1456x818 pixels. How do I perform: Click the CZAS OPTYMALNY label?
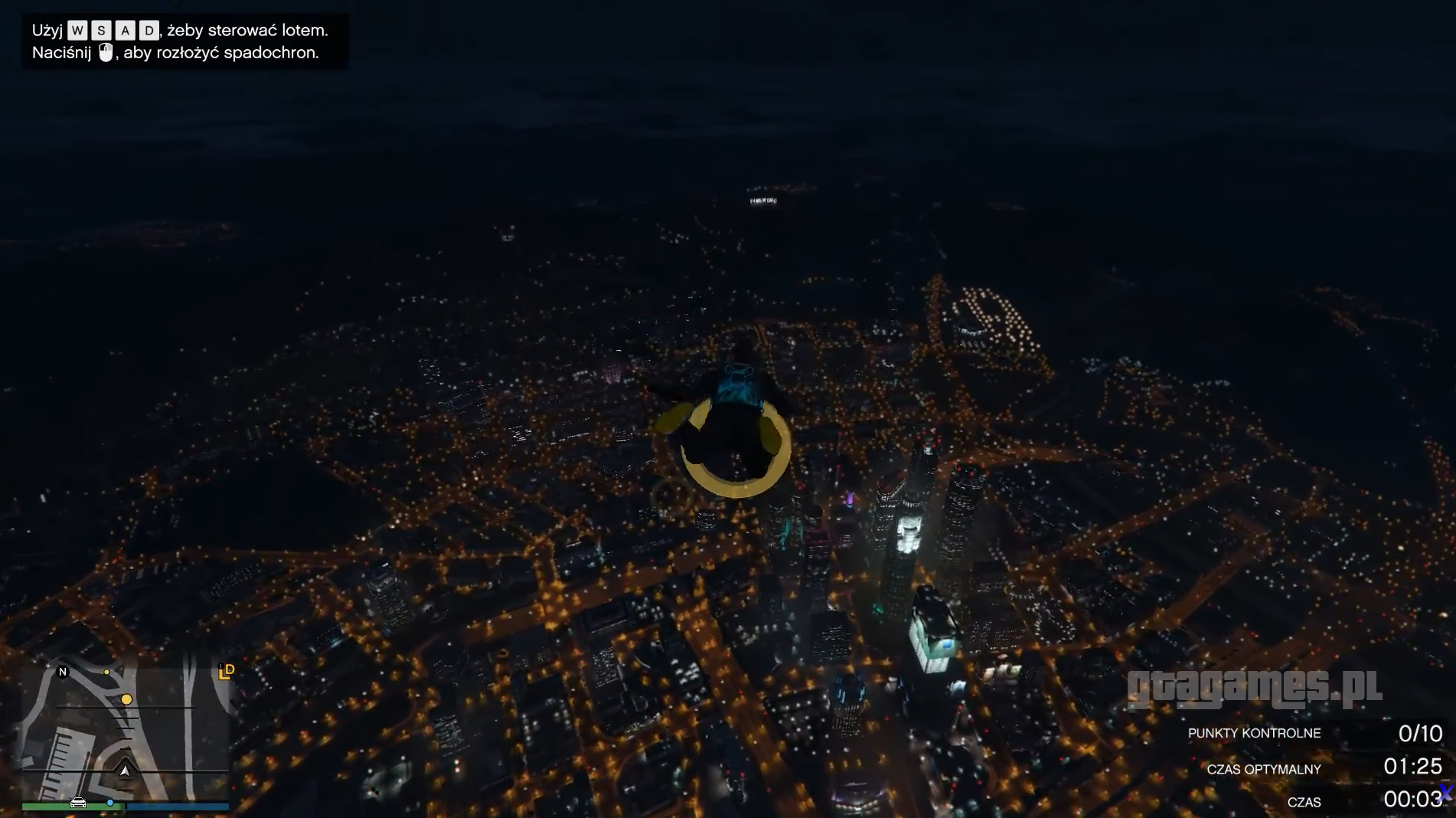point(1263,769)
